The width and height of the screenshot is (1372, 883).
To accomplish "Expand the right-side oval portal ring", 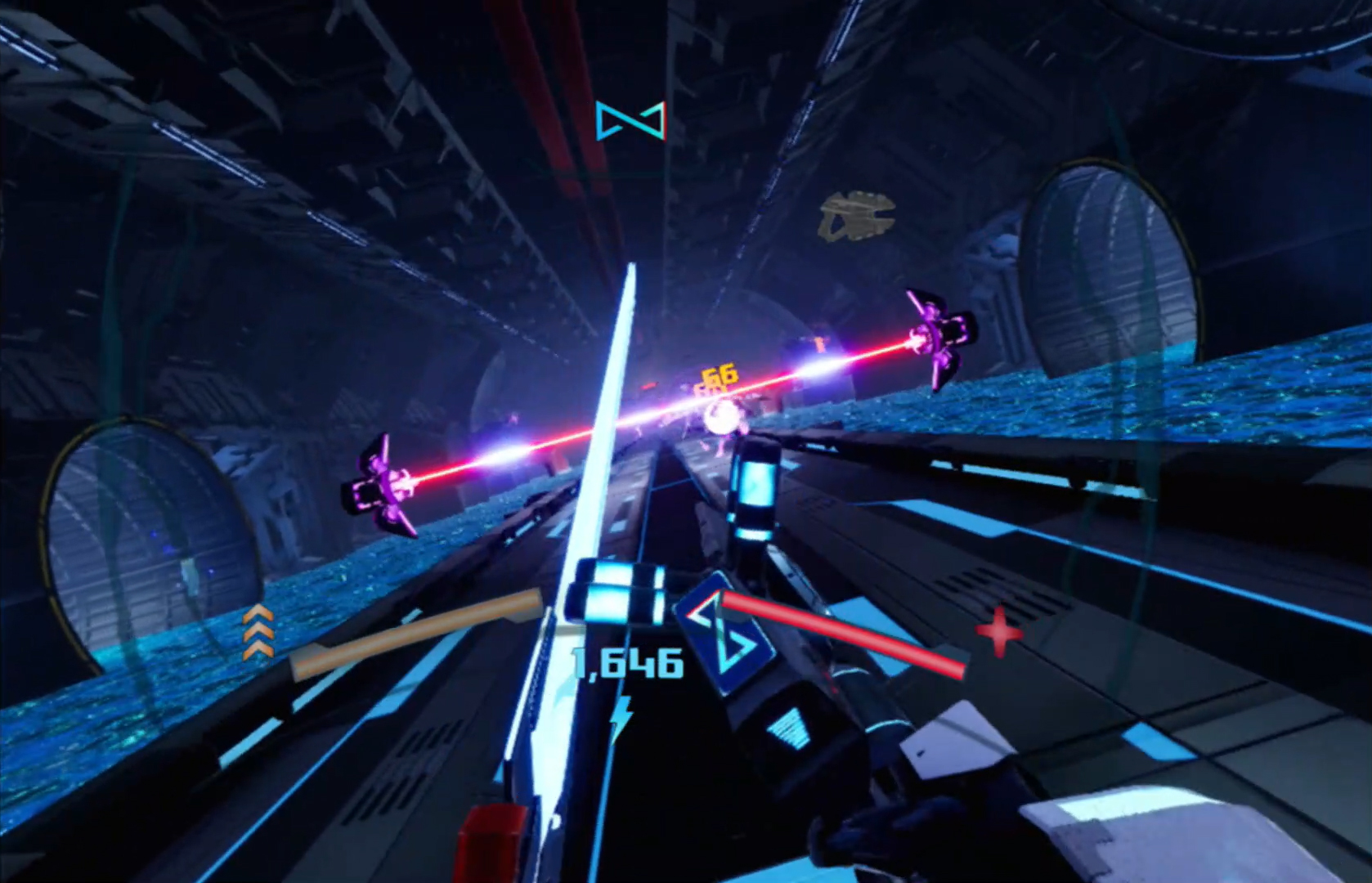I will tap(1112, 270).
